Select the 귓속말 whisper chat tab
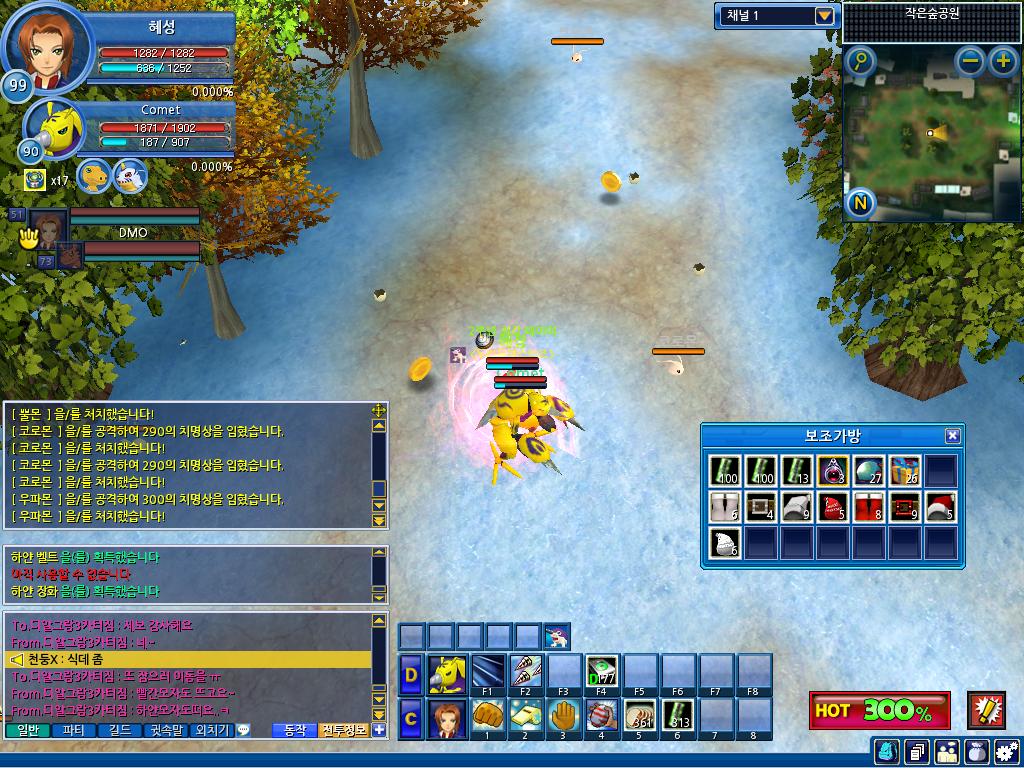 [165, 730]
